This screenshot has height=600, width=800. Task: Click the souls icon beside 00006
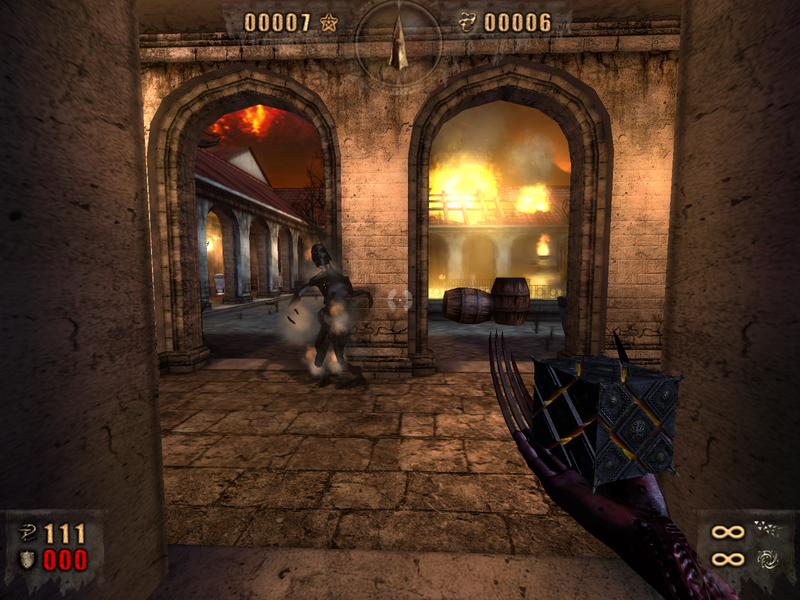pos(467,21)
